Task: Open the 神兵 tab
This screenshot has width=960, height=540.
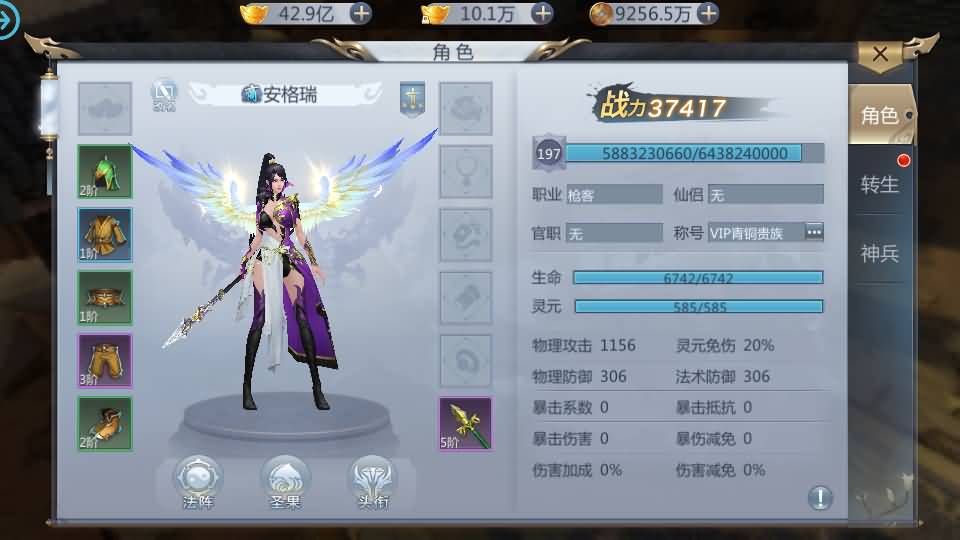Action: [880, 253]
